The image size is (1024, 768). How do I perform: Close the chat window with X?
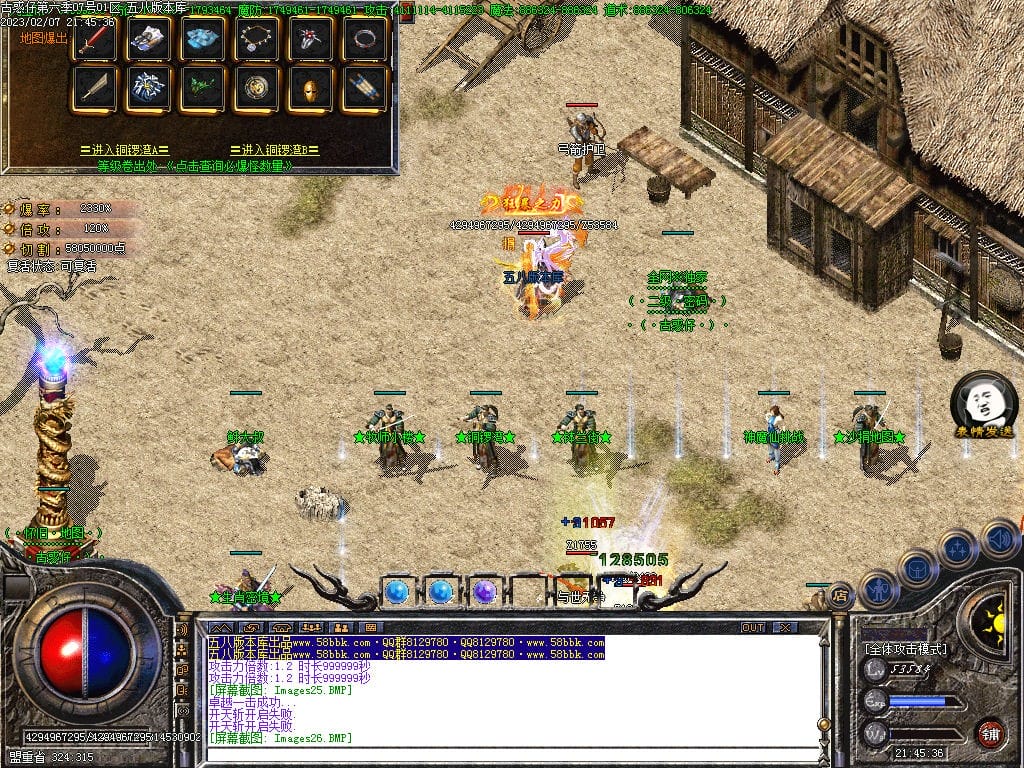786,627
